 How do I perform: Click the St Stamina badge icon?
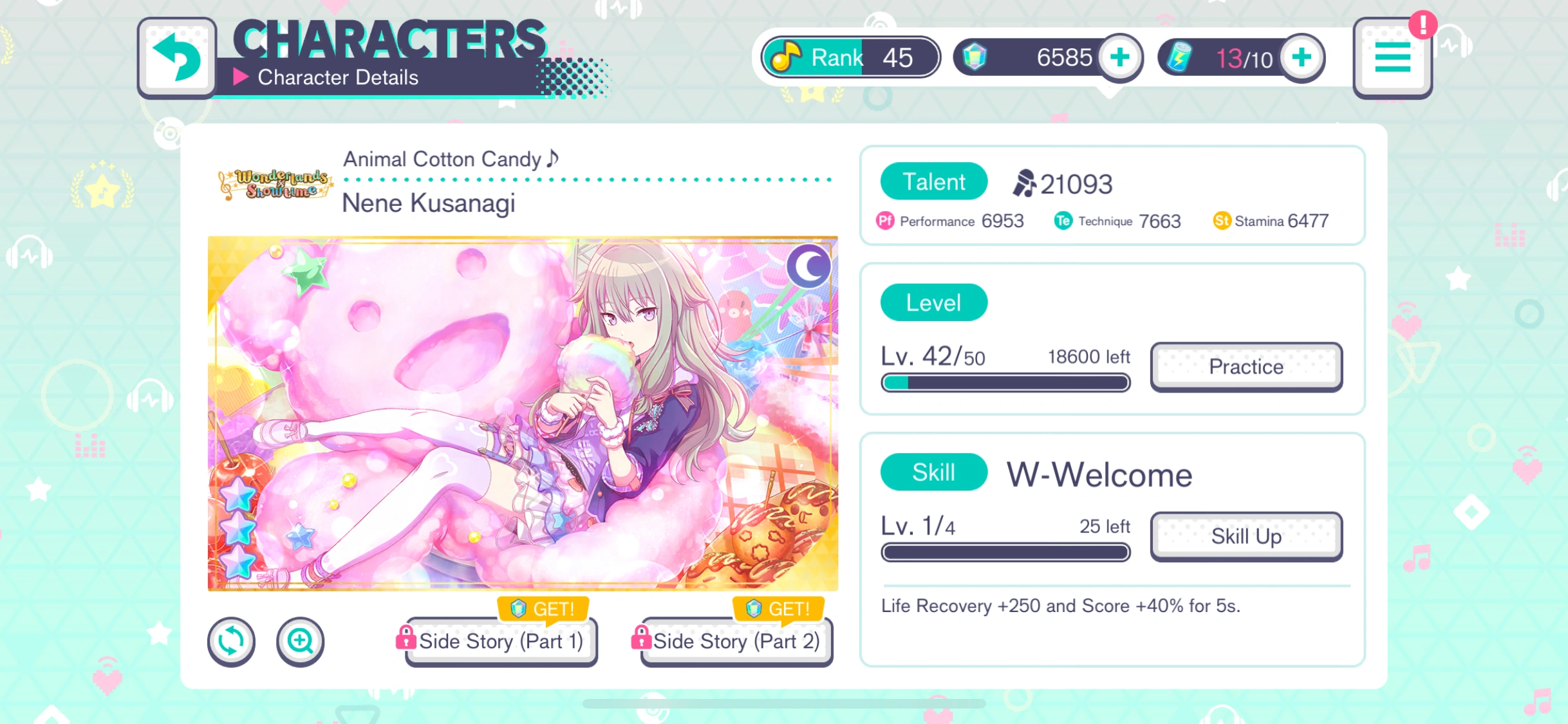(1222, 221)
